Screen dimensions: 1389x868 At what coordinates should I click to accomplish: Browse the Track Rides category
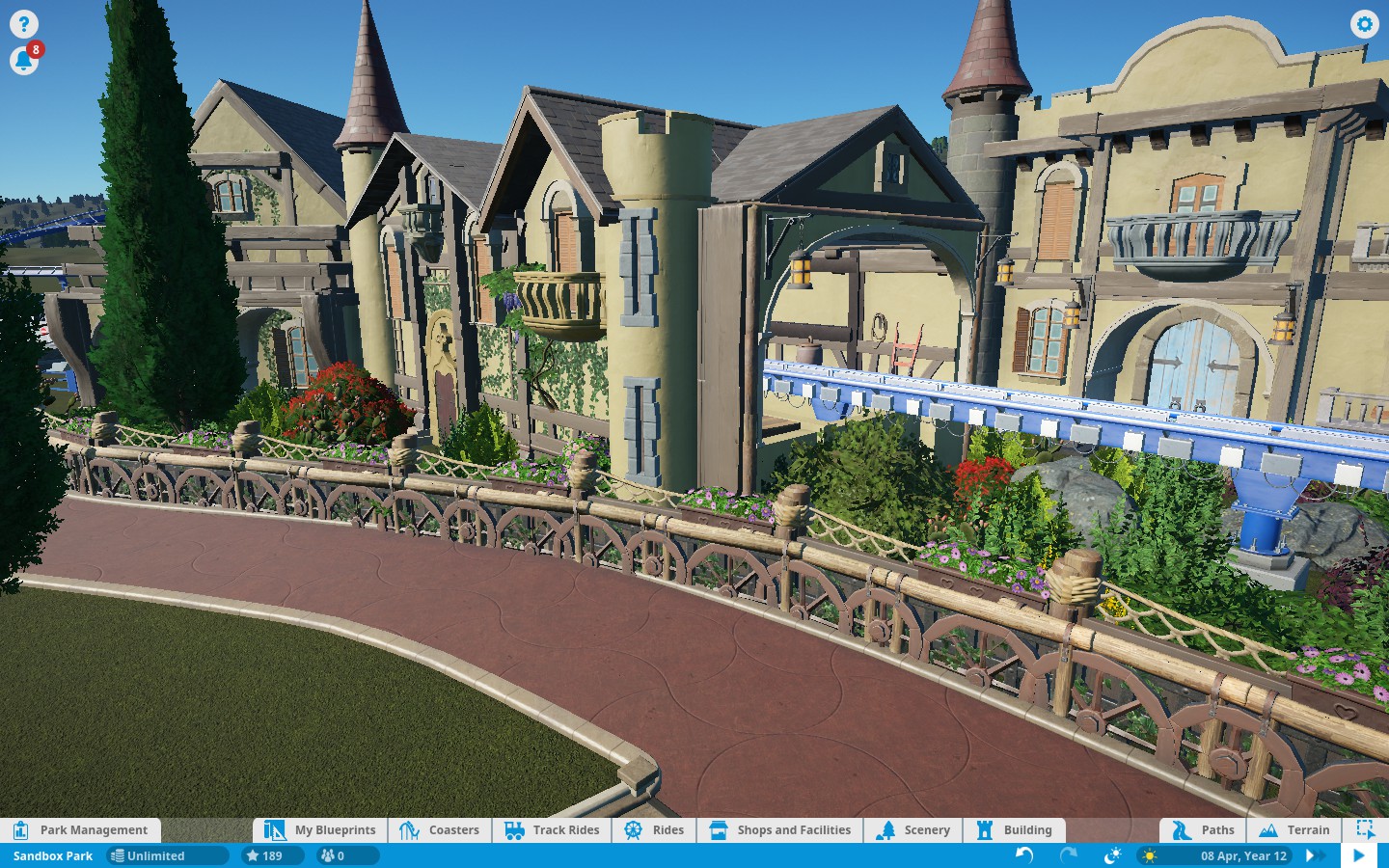coord(553,829)
